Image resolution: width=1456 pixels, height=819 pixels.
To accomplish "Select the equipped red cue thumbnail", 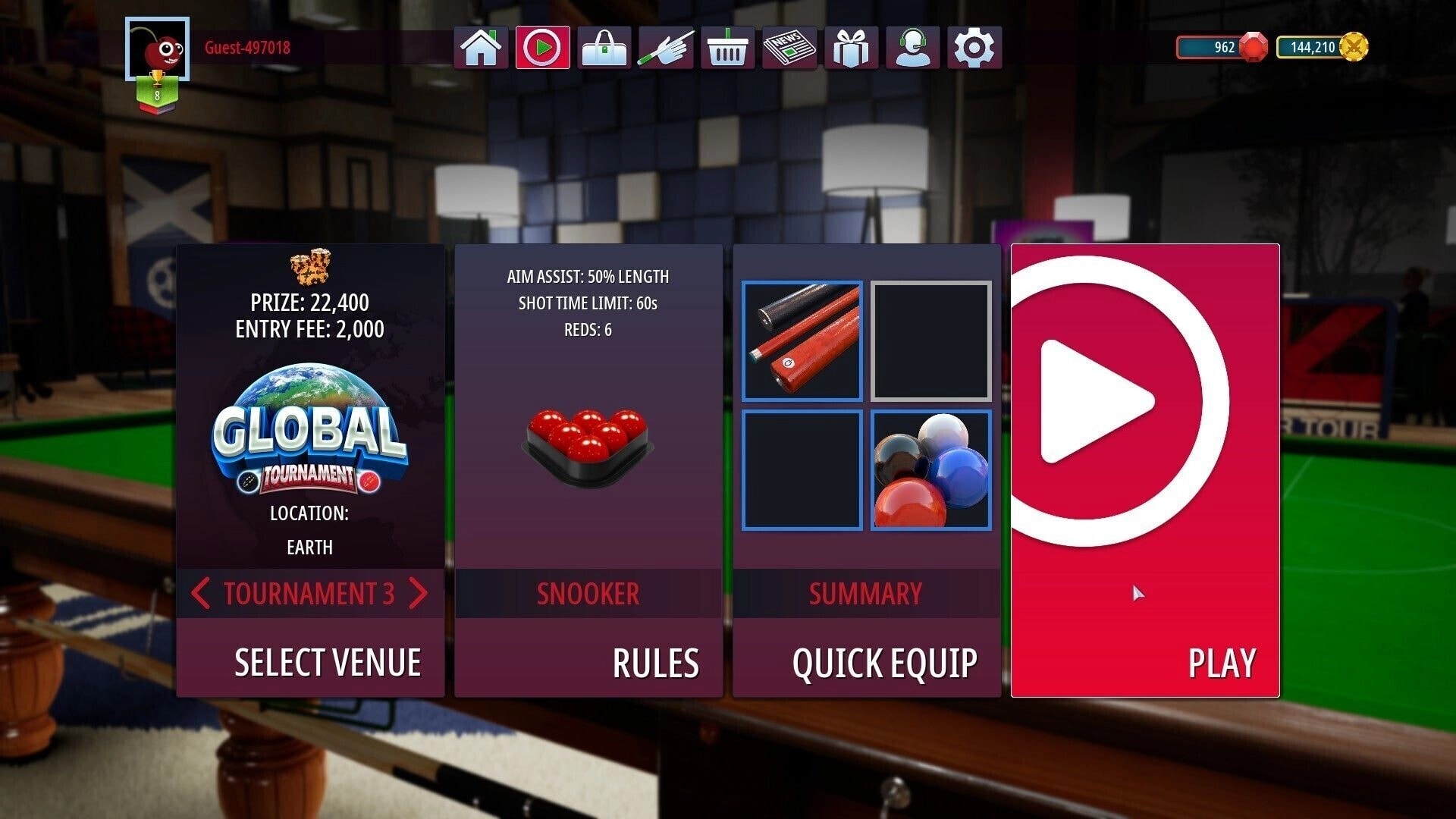I will coord(802,341).
